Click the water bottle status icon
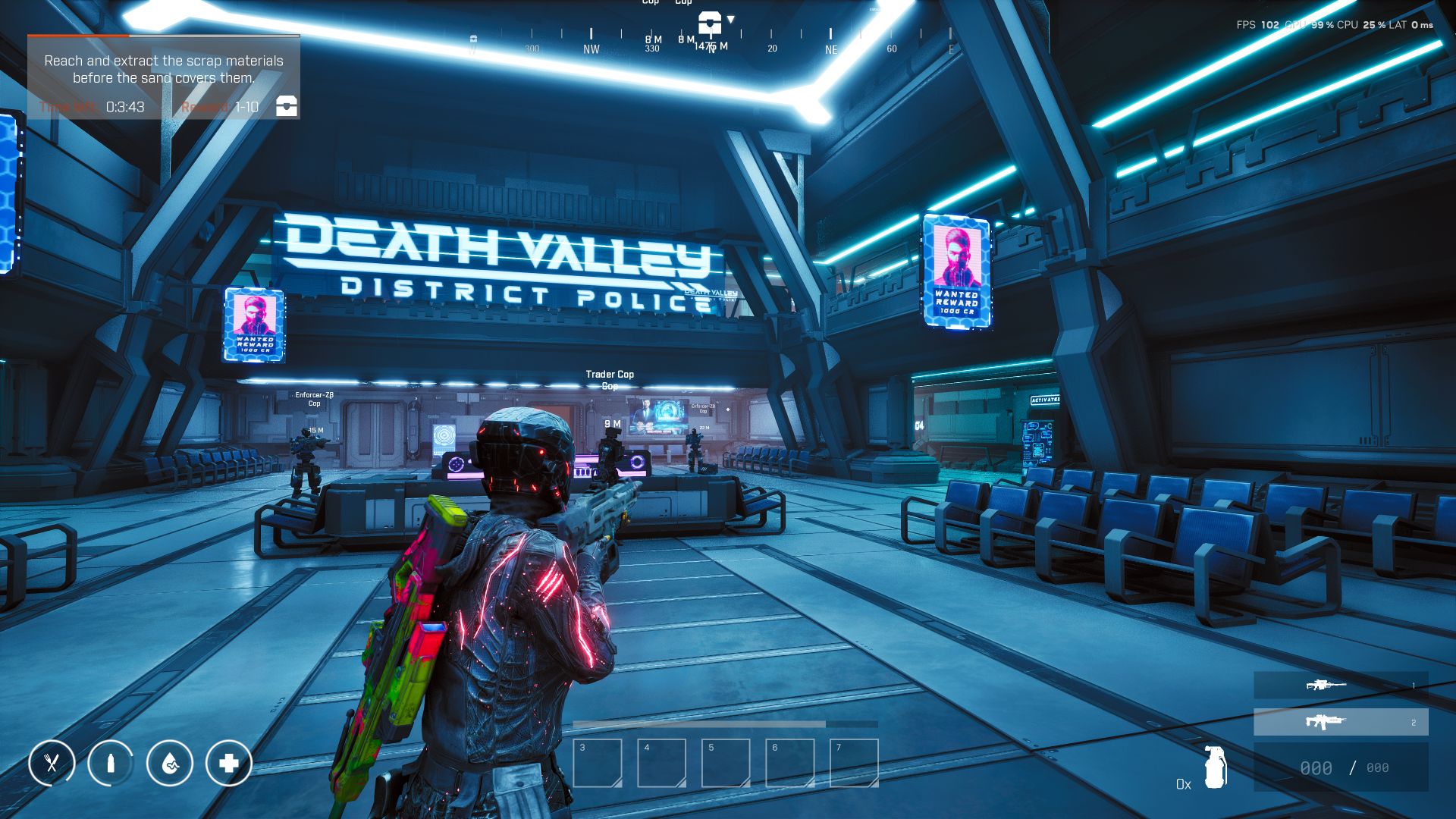Screen dimensions: 1456x819 point(111,763)
